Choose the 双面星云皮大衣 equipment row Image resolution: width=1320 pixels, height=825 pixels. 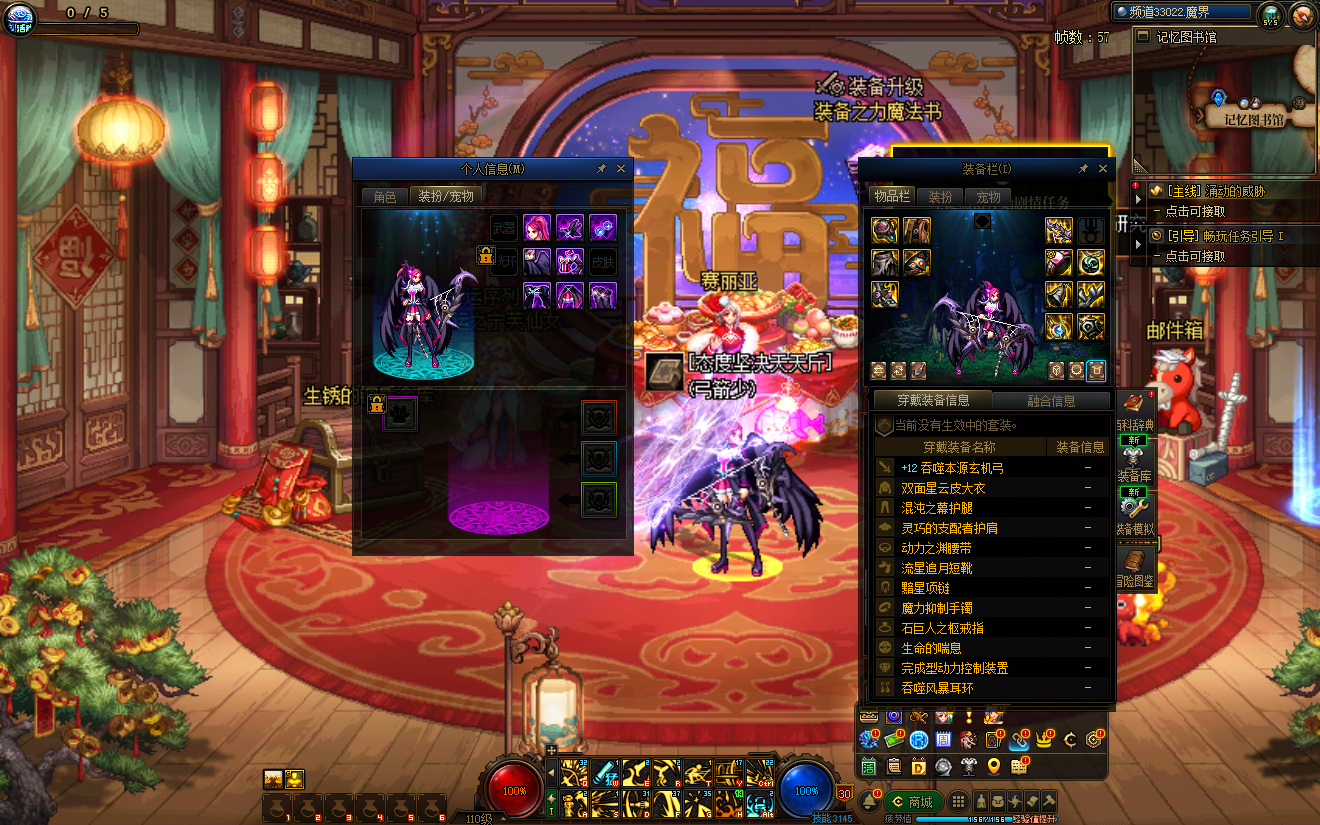point(944,488)
